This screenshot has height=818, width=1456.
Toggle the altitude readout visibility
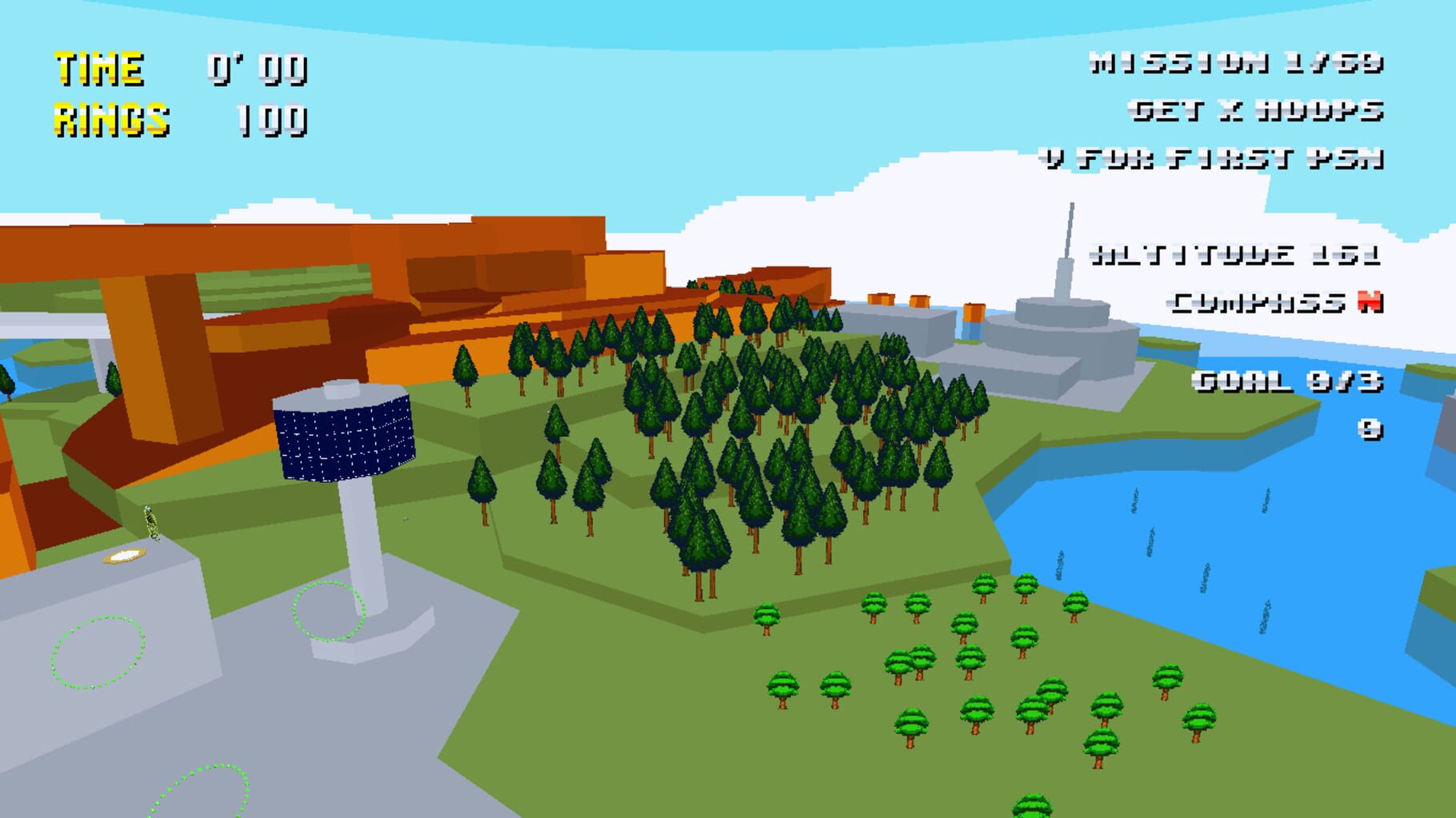tap(1244, 253)
